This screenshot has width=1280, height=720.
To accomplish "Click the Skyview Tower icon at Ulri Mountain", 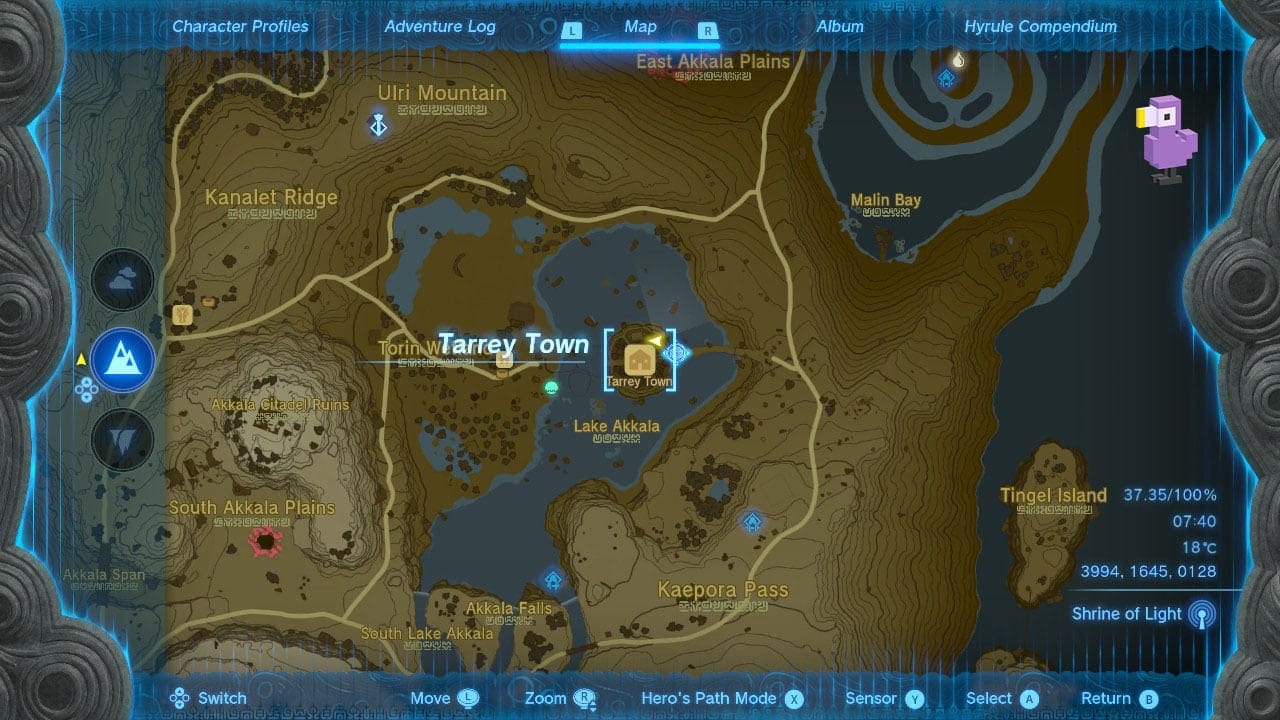I will (377, 126).
